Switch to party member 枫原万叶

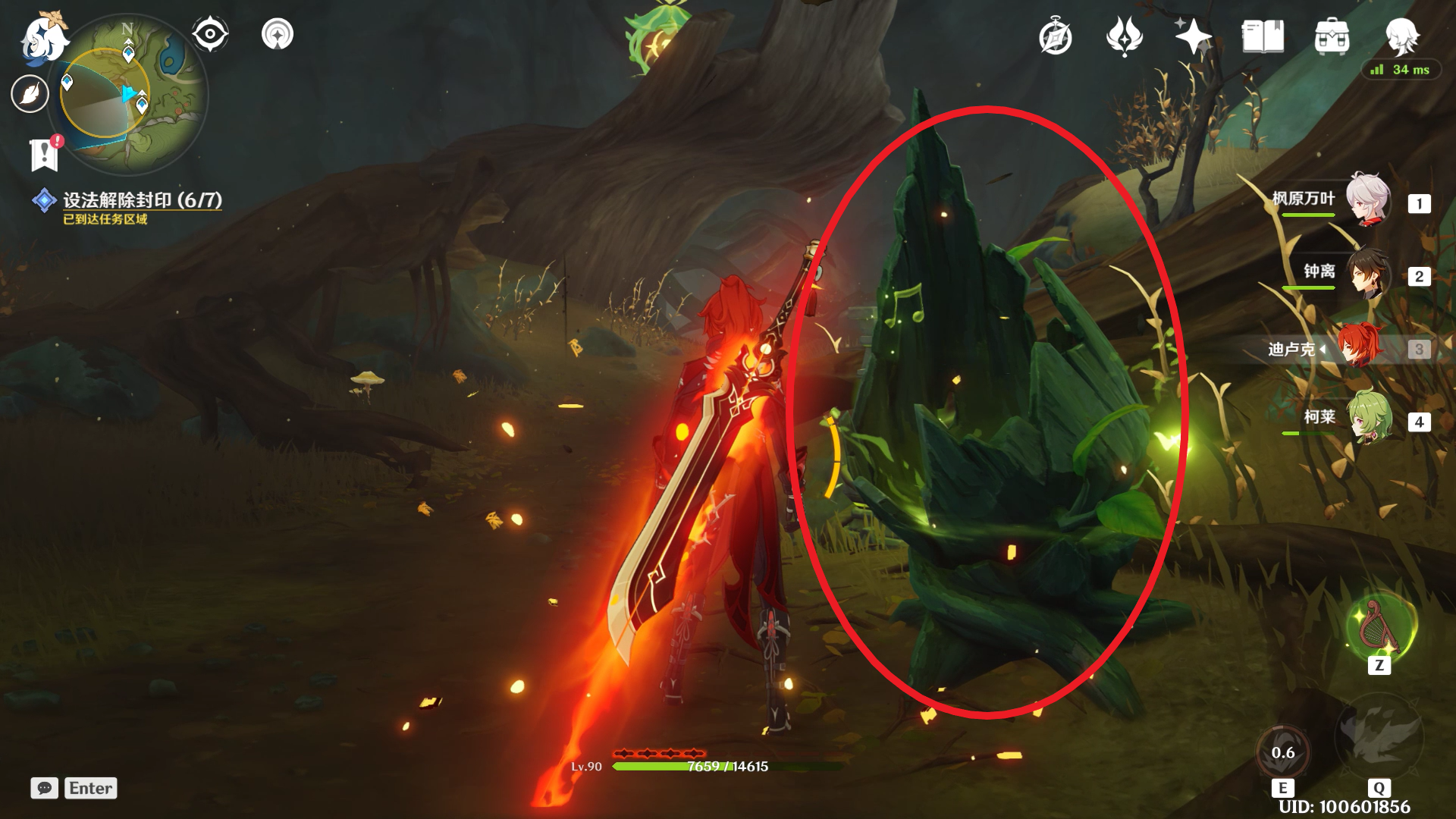(1367, 200)
